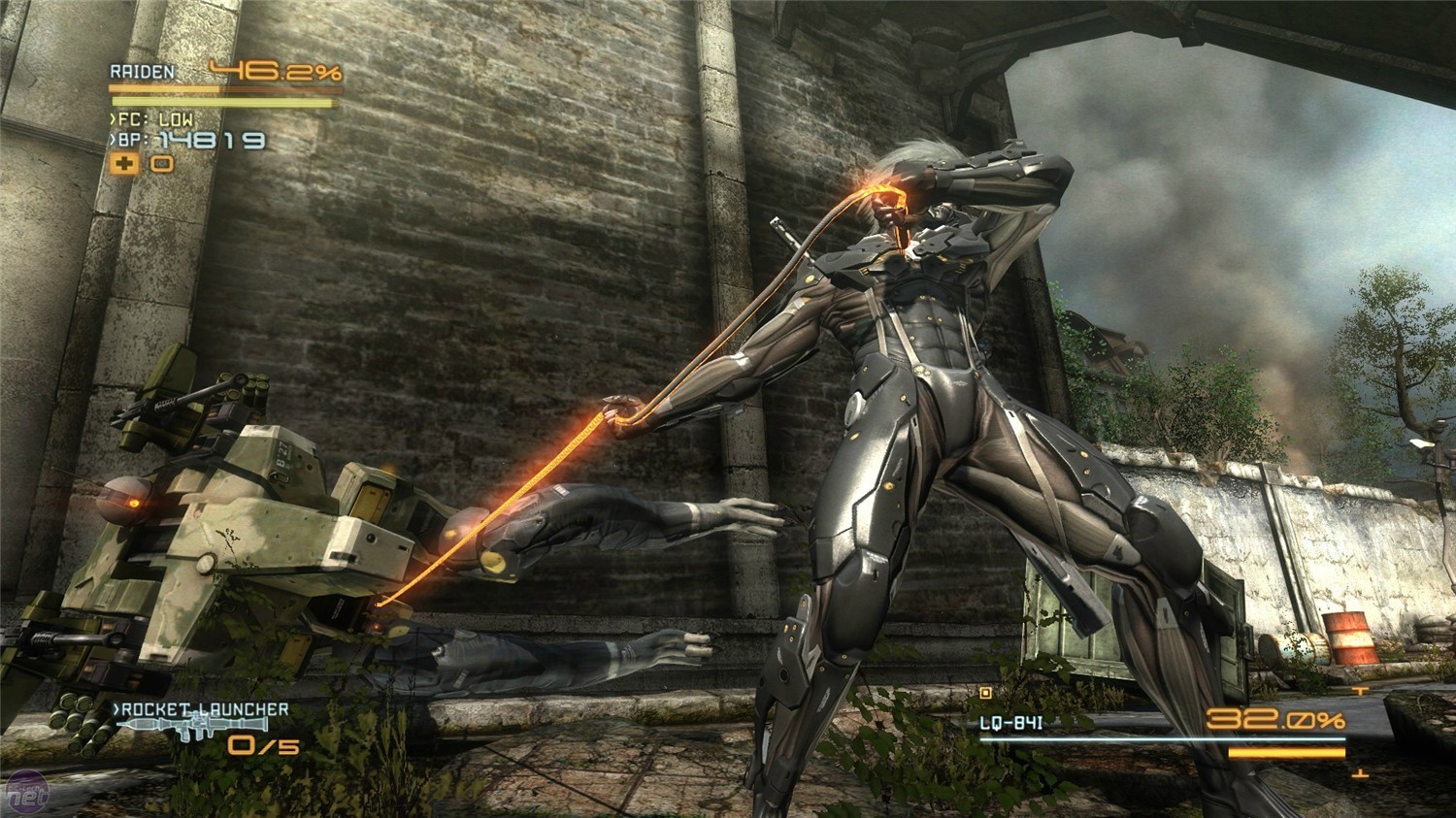Screen dimensions: 1456x818
Task: Expand the chevron before BP: 14819
Action: click(x=114, y=140)
